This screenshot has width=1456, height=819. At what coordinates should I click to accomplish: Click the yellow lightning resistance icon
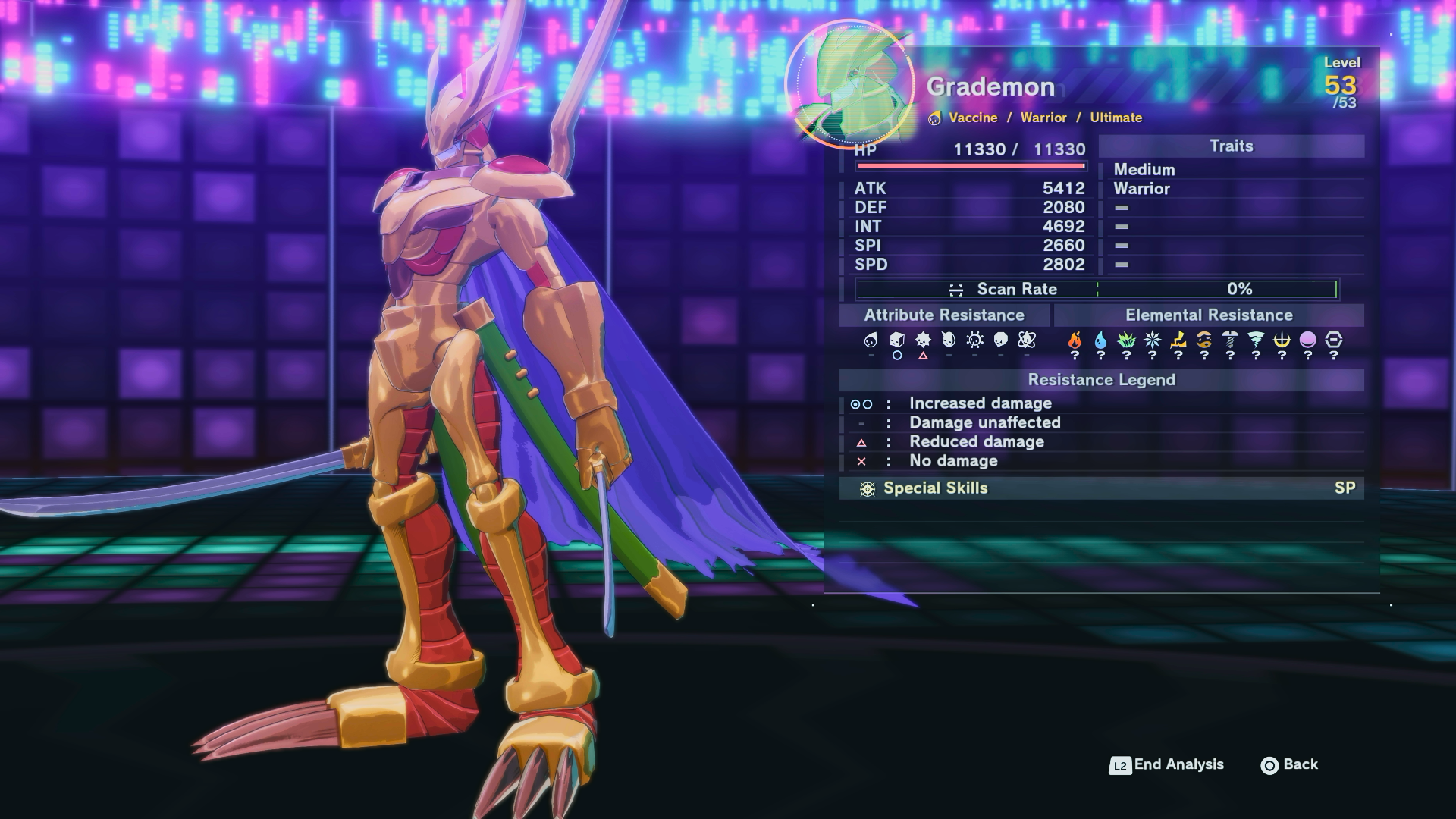[1178, 340]
